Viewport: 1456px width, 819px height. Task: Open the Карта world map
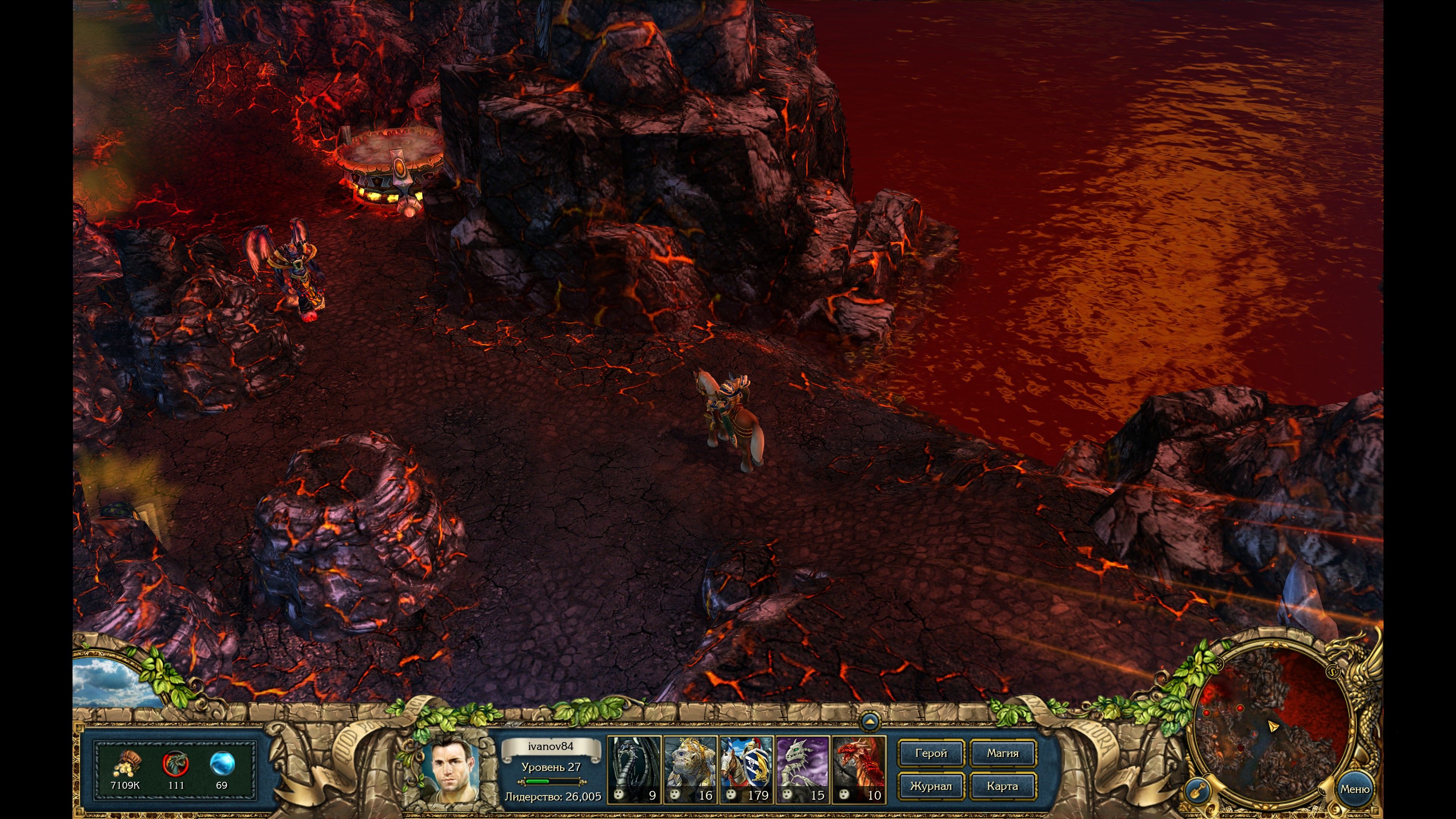click(x=1002, y=786)
